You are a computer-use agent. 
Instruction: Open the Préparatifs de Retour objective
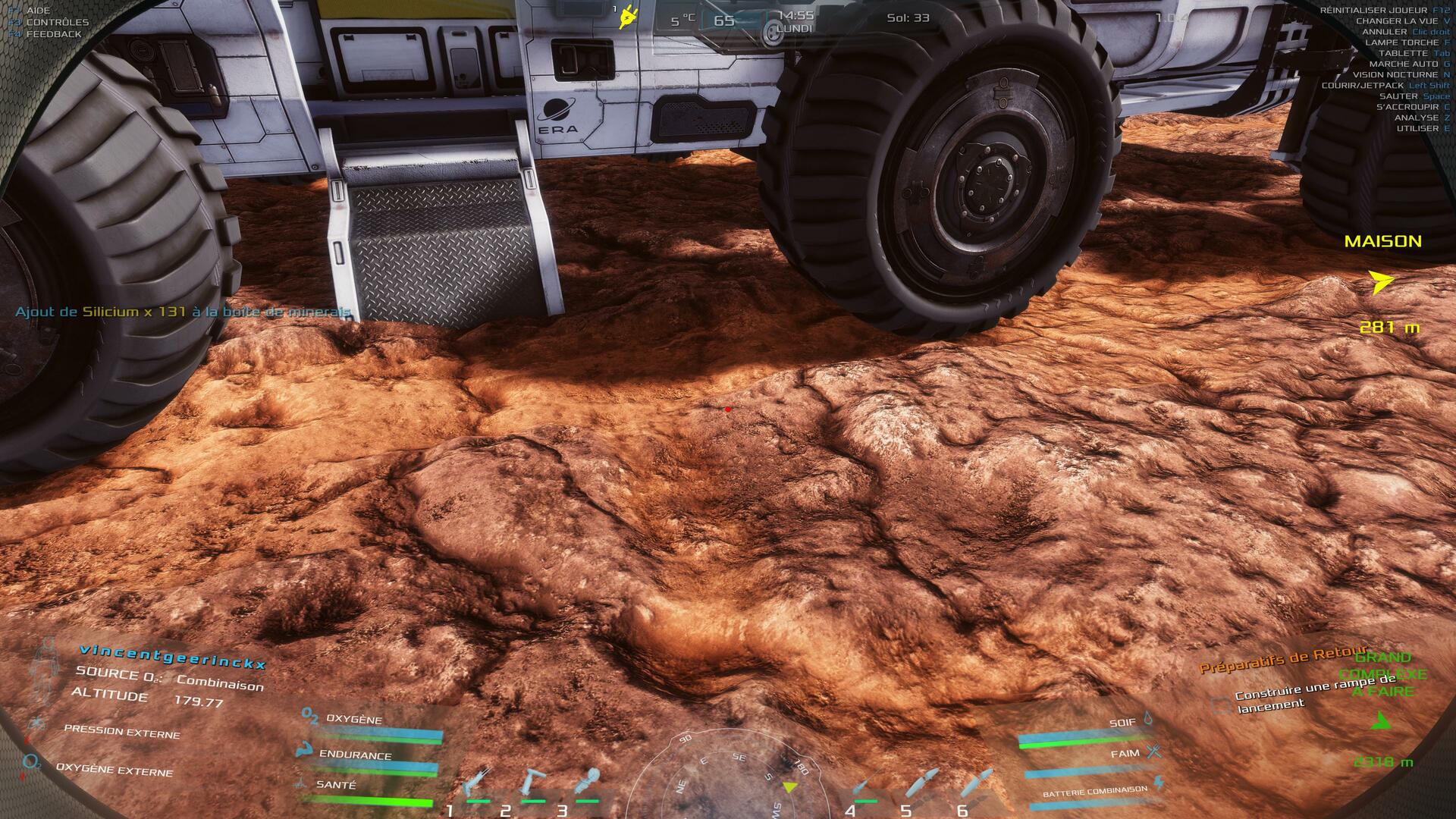pyautogui.click(x=1282, y=661)
